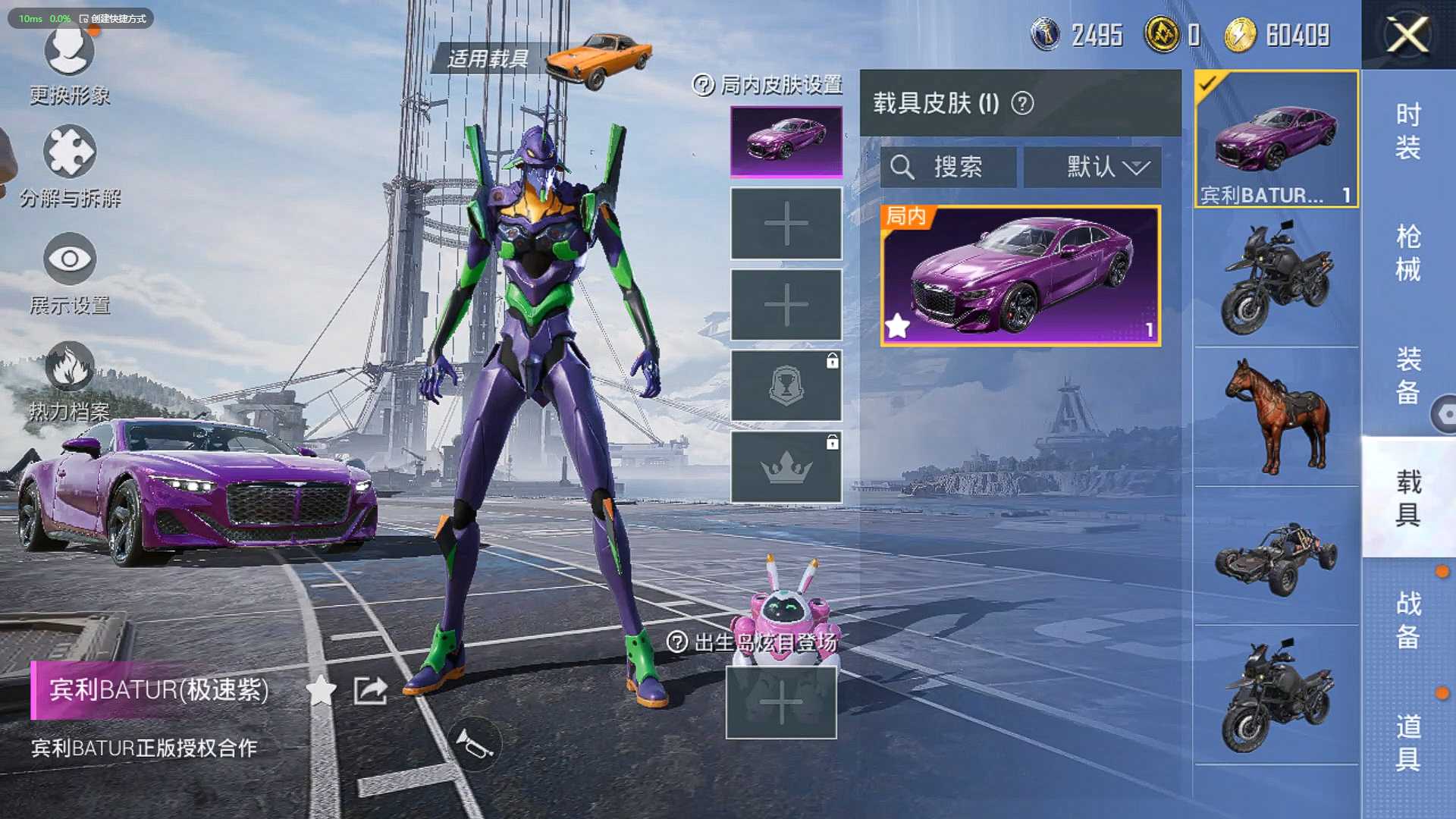Open the 默认 sort dropdown
1456x819 pixels.
point(1092,167)
